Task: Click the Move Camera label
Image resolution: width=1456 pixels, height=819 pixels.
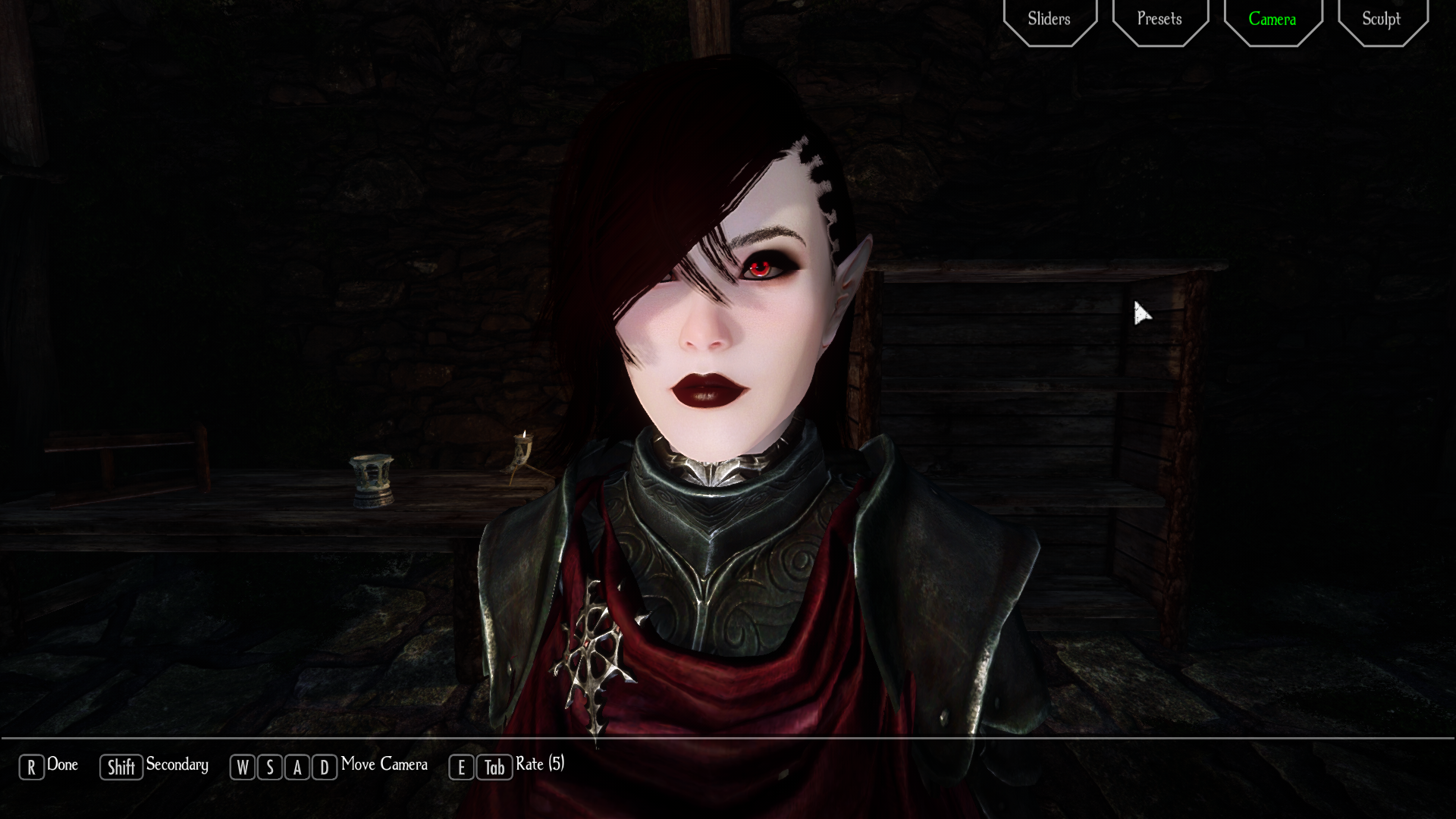Action: click(x=383, y=765)
